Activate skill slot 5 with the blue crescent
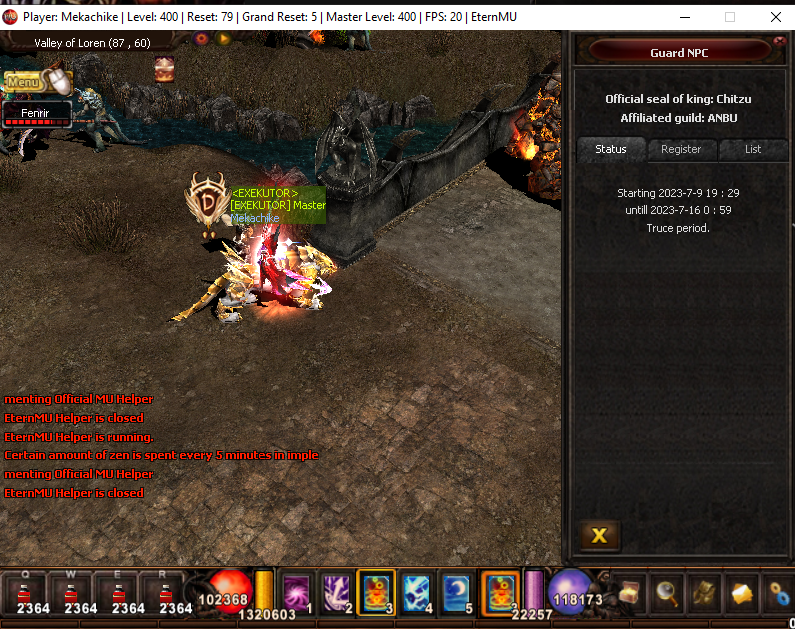Screen dimensions: 795x629 [456, 591]
